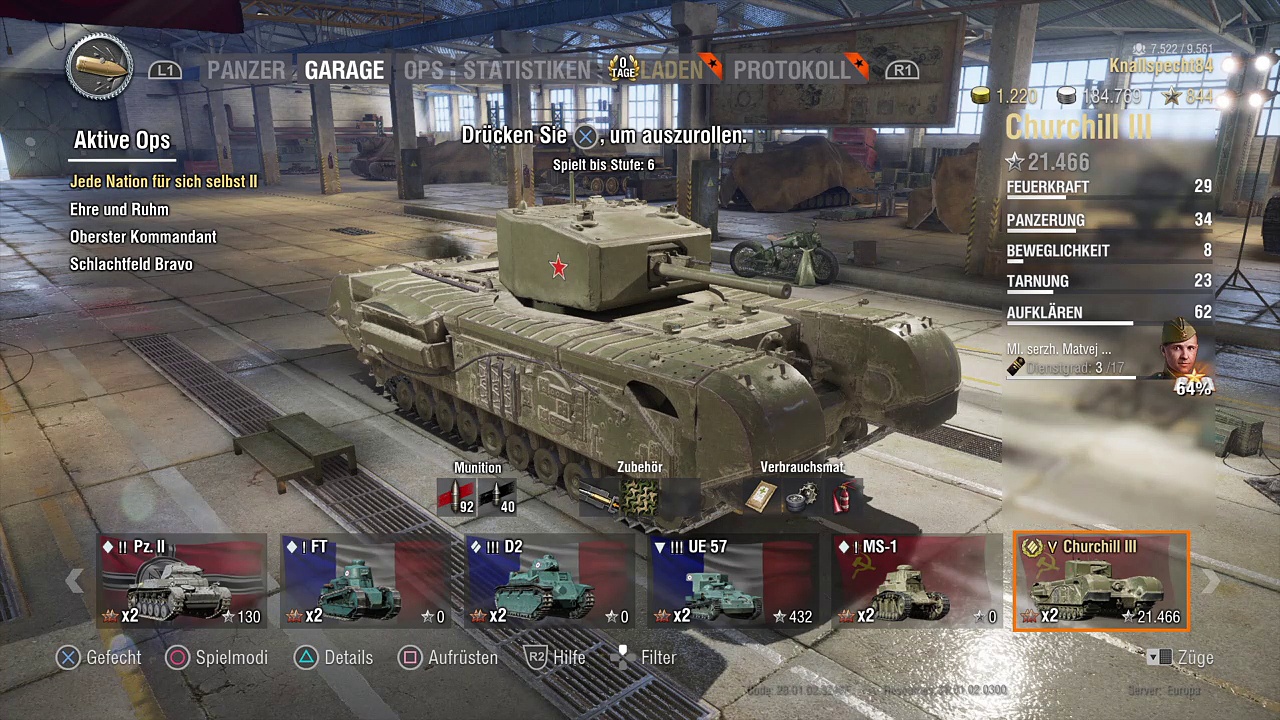Select the fire extinguisher consumable
This screenshot has height=720, width=1280.
point(844,496)
